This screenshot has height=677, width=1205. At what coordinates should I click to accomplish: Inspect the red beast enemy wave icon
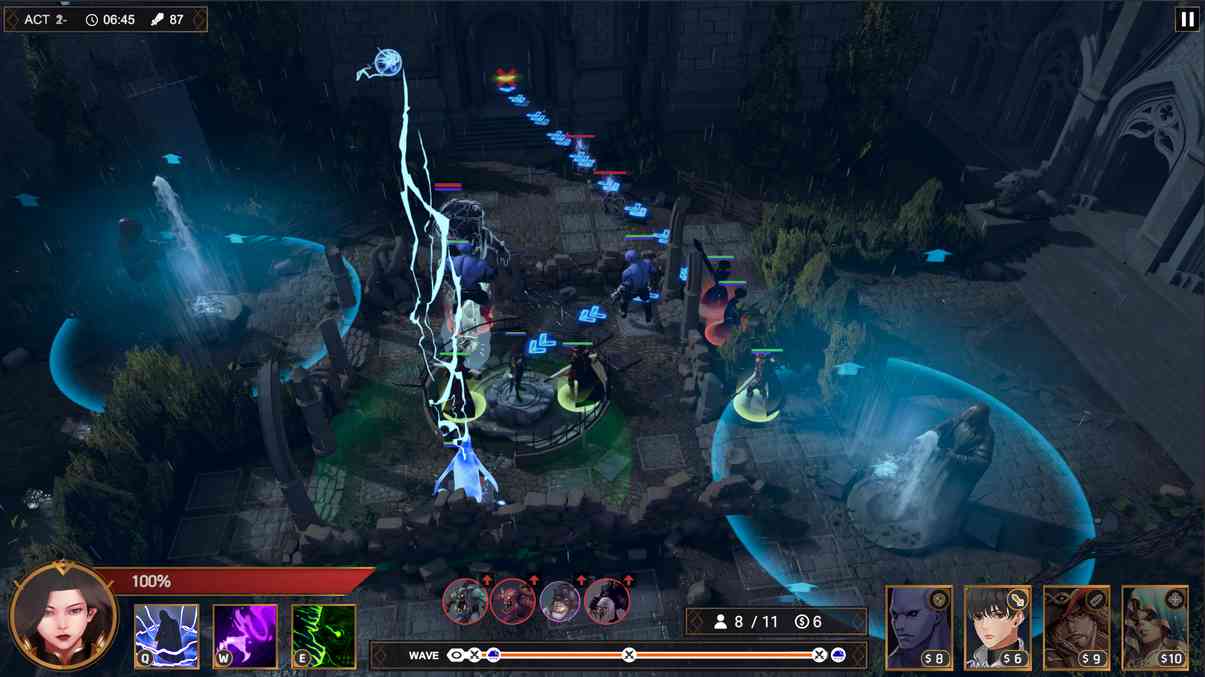pos(512,602)
